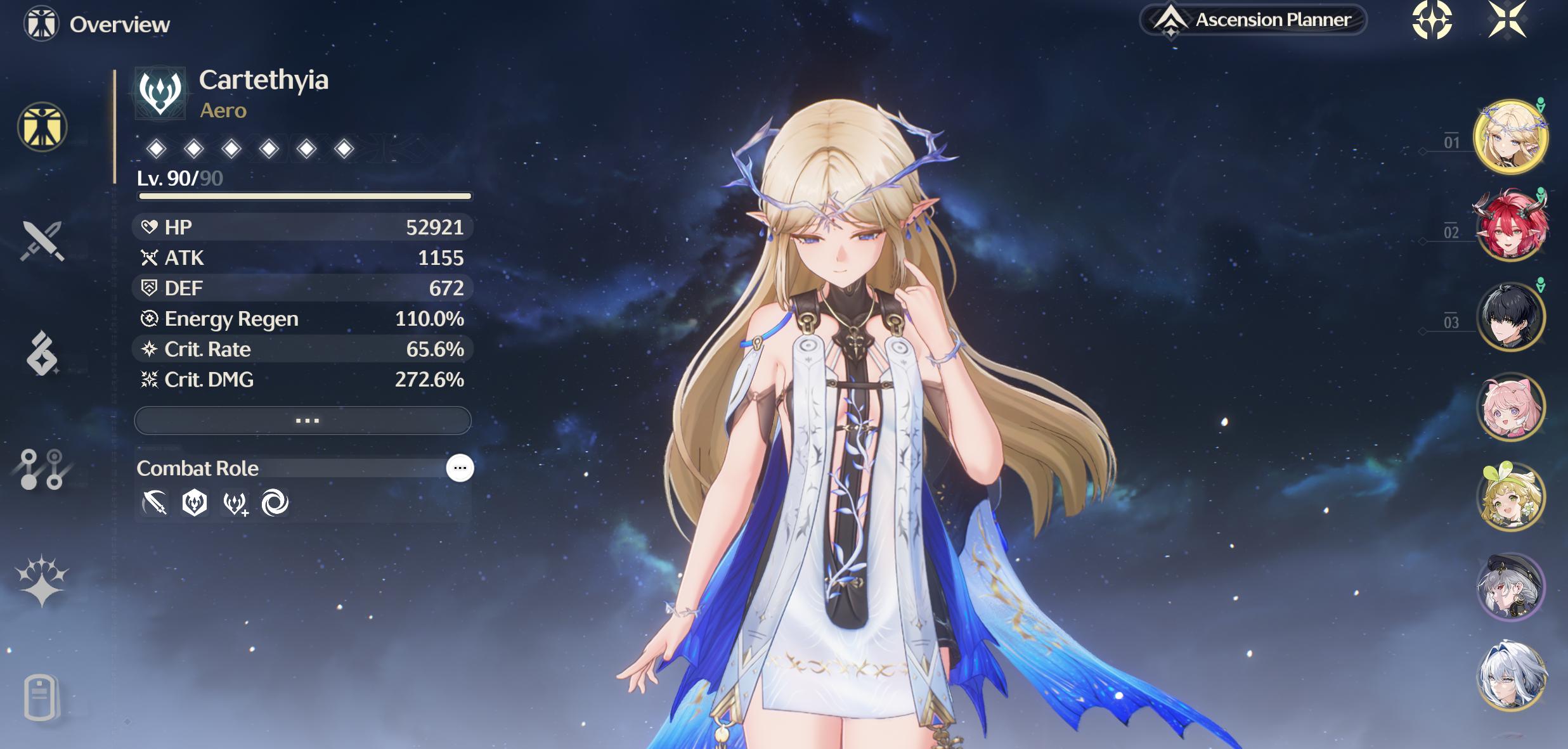Screen dimensions: 1568x749
Task: Select blonde Cartethyia portrait in slot 01
Action: (1511, 137)
